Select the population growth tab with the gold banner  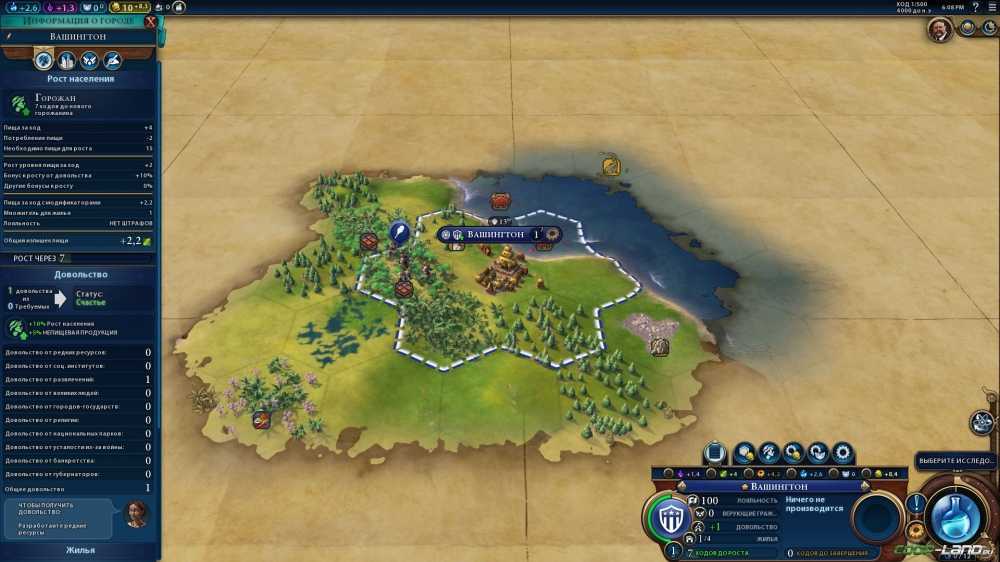[43, 60]
